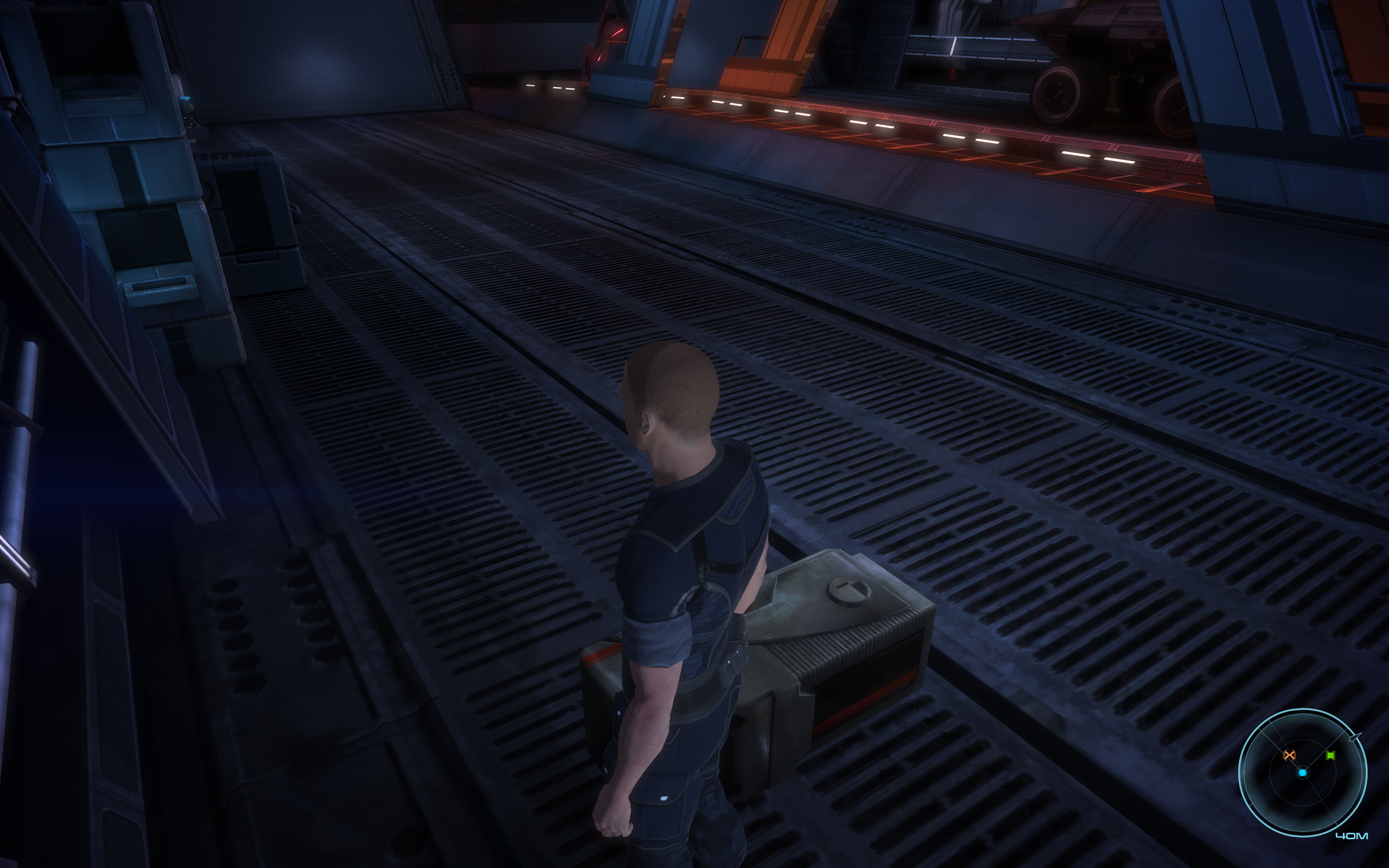
Task: Select the green square marker on radar
Action: tap(1330, 756)
